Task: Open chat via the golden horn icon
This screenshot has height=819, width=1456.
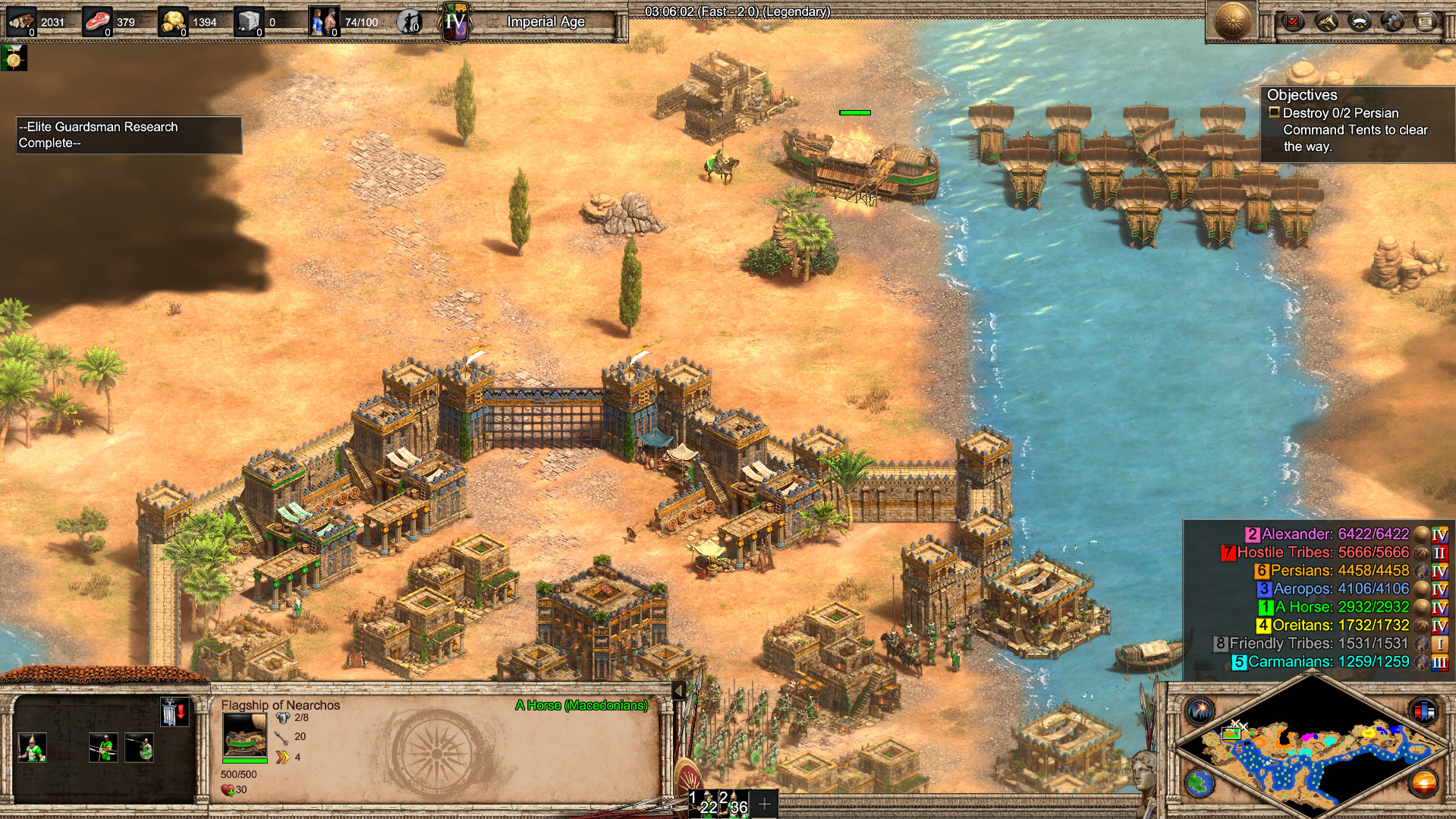Action: tap(1326, 21)
